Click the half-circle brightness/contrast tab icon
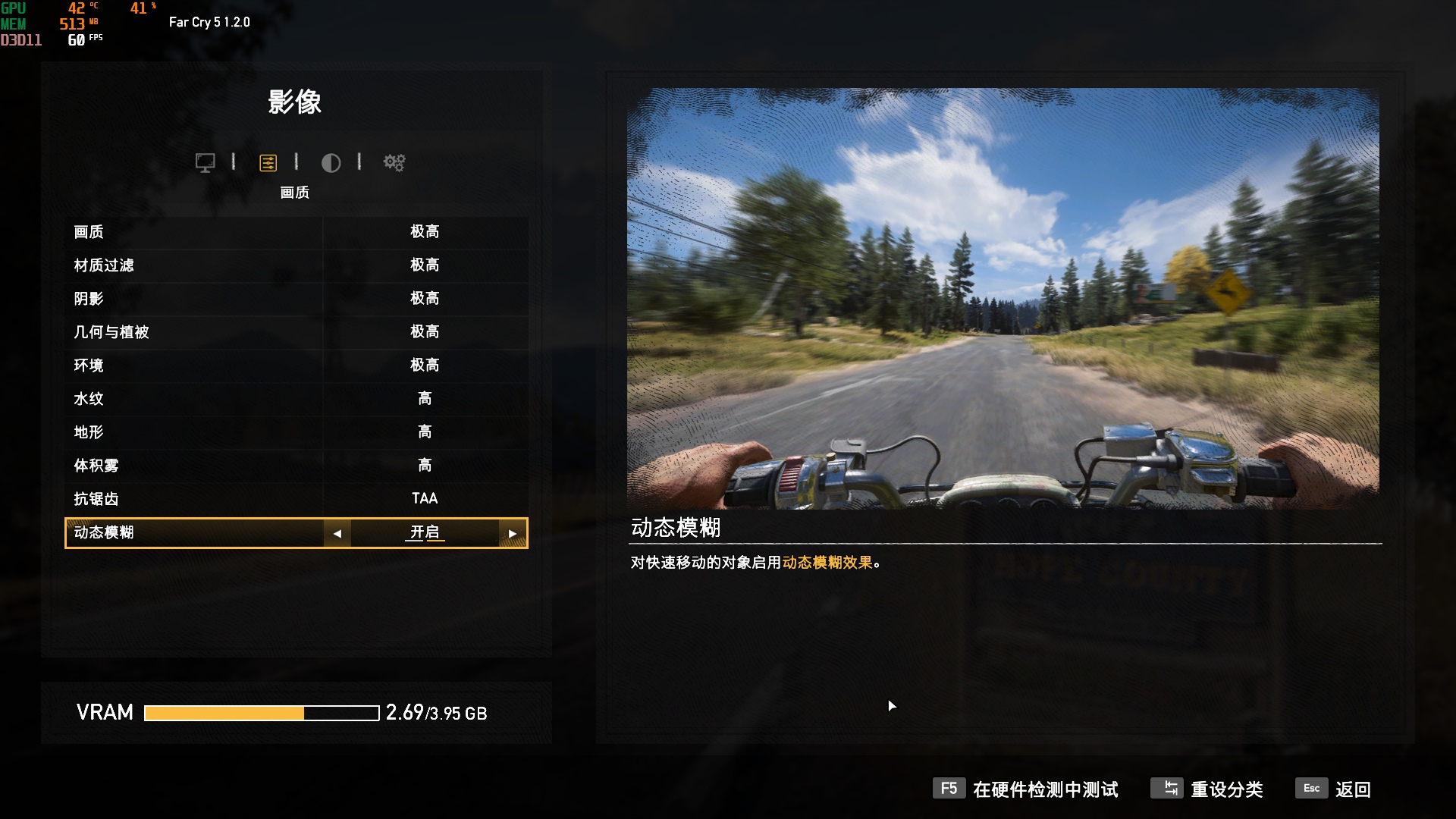 click(331, 162)
